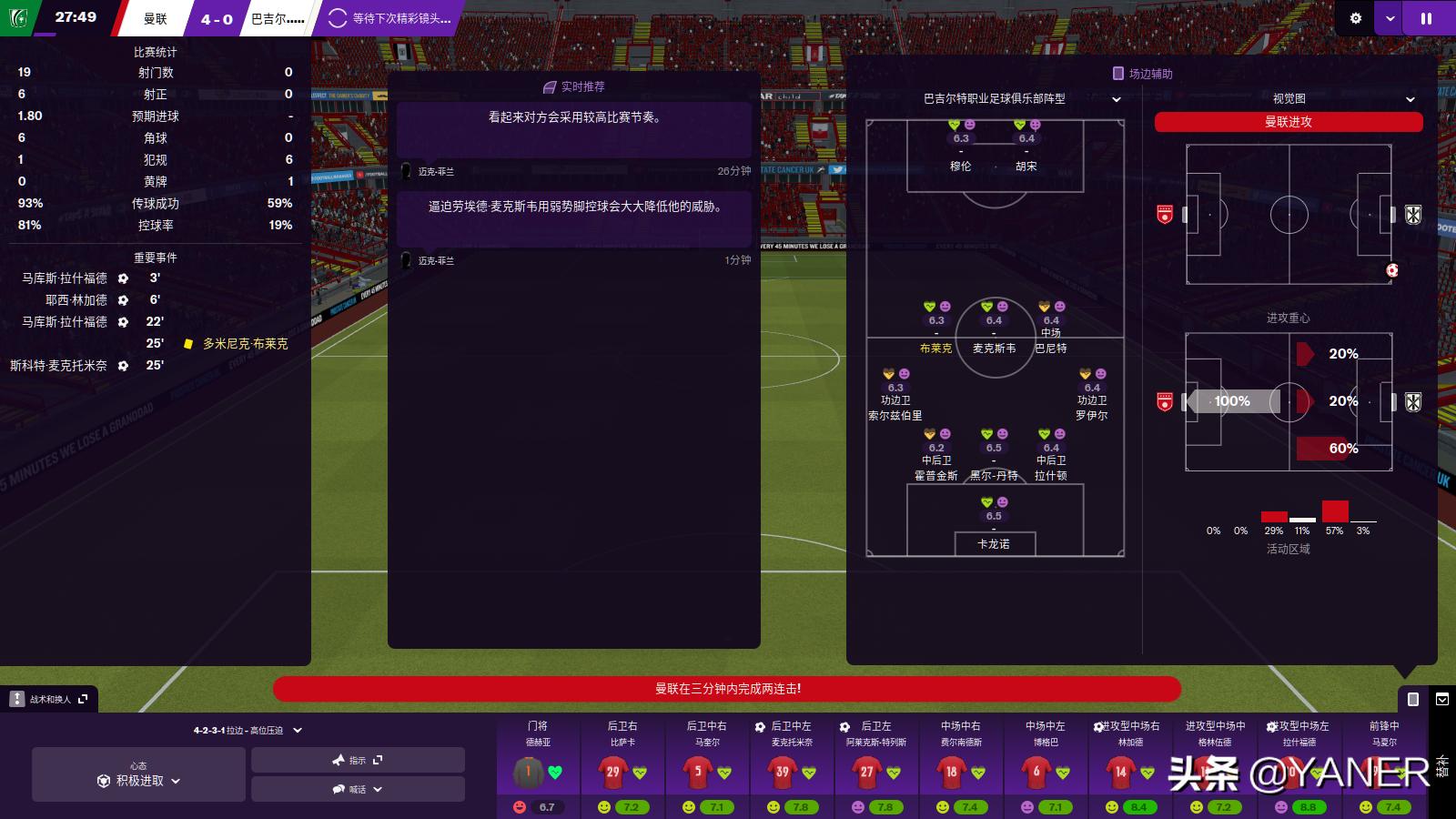Open the 替补 substitutes tab
Viewport: 1456px width, 819px height.
[x=1442, y=765]
